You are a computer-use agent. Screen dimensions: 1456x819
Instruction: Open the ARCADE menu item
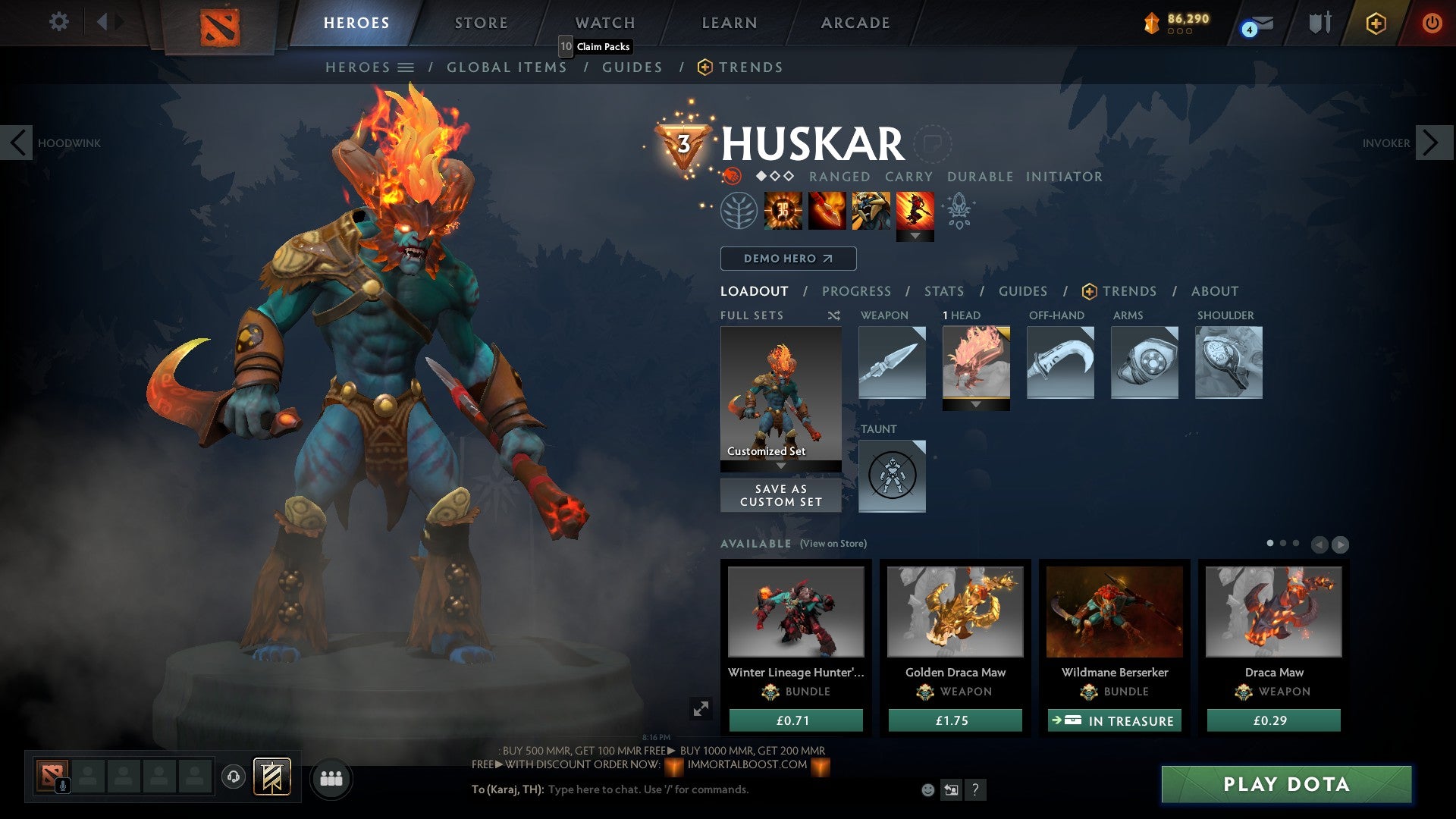point(855,23)
